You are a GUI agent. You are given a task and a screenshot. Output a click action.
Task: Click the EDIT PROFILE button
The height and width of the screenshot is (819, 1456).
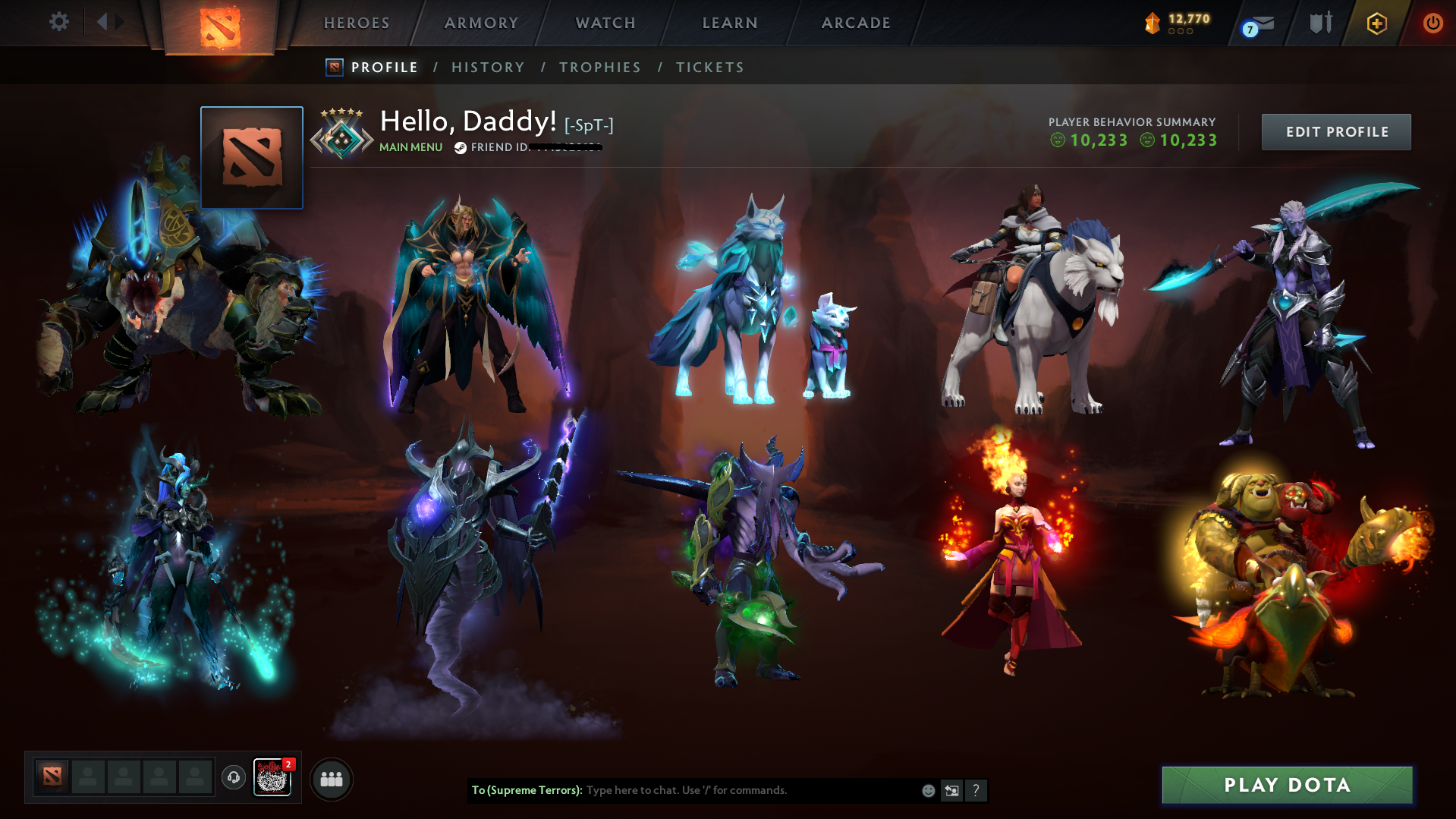click(1335, 131)
